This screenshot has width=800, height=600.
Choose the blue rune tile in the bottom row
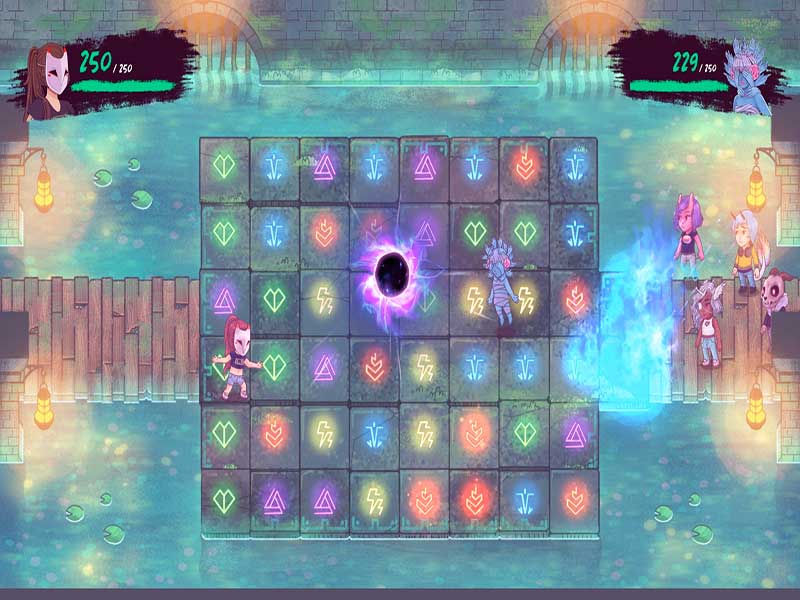point(524,498)
